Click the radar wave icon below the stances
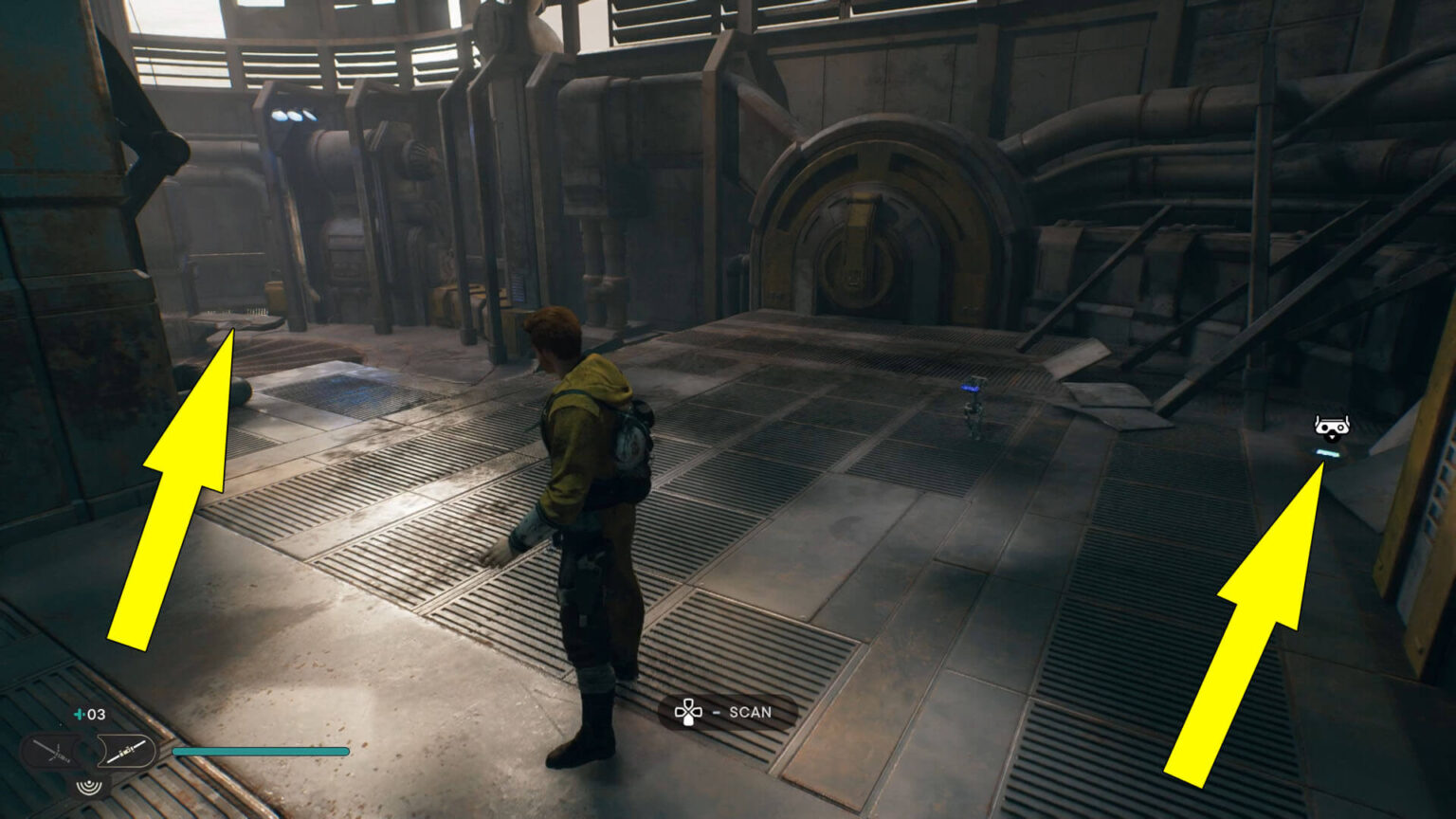This screenshot has height=819, width=1456. click(x=90, y=786)
